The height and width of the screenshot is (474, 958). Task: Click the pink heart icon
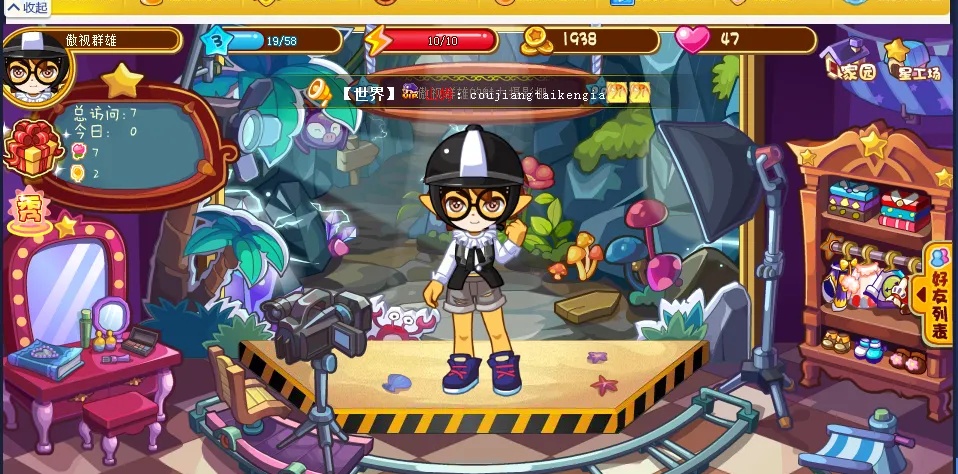coord(691,40)
